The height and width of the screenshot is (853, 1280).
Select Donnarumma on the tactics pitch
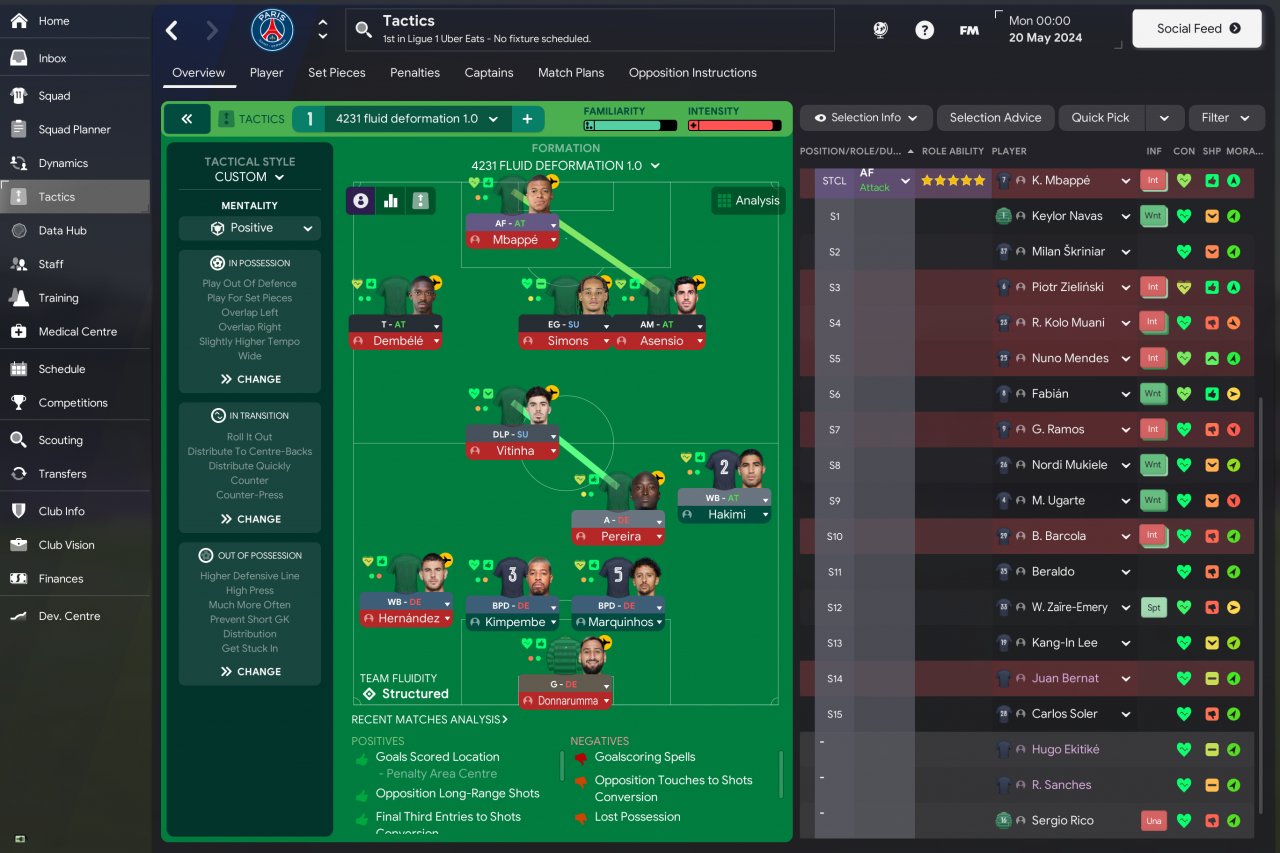pos(565,701)
